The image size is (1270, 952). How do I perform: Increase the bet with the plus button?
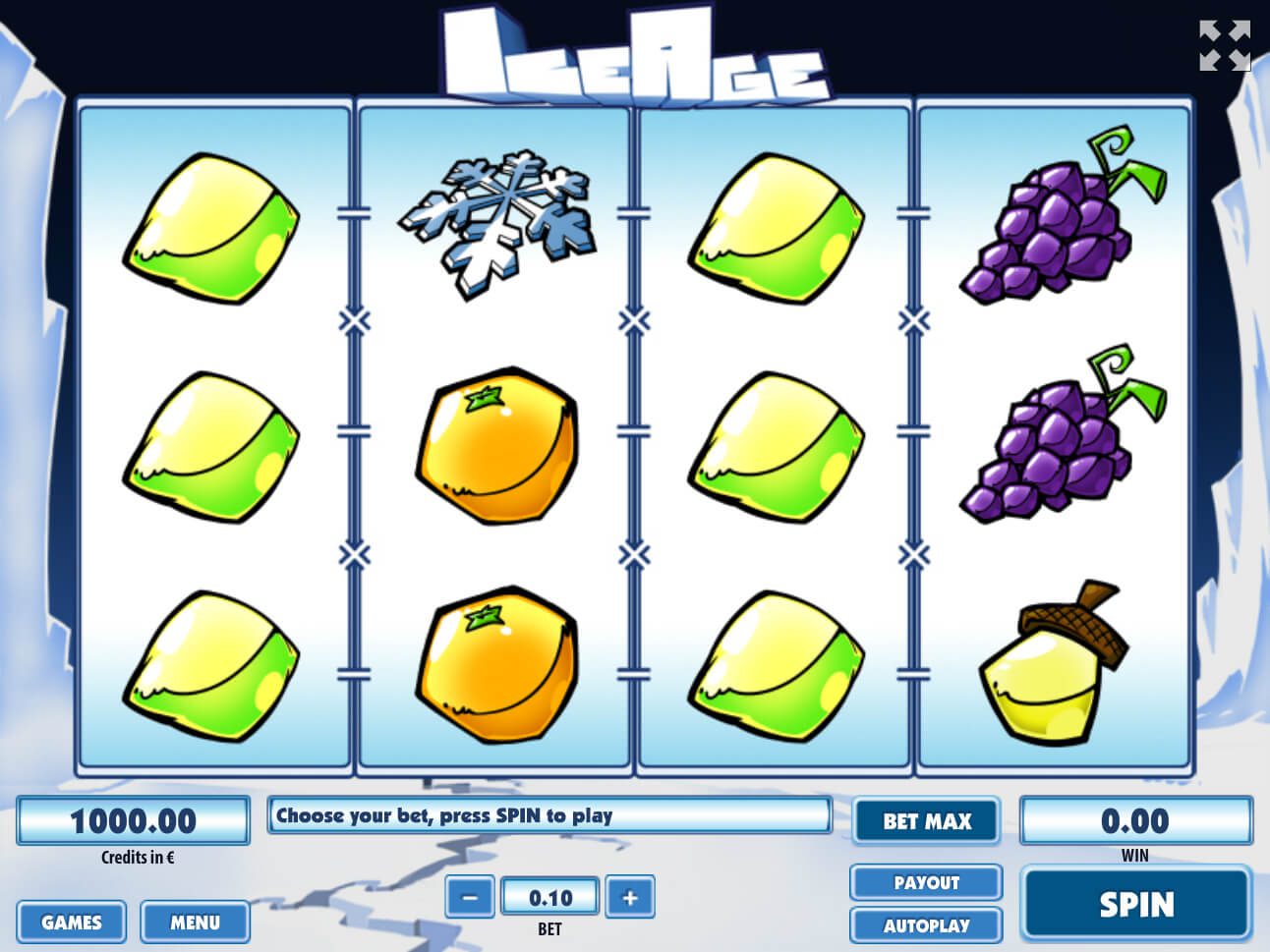pyautogui.click(x=629, y=896)
